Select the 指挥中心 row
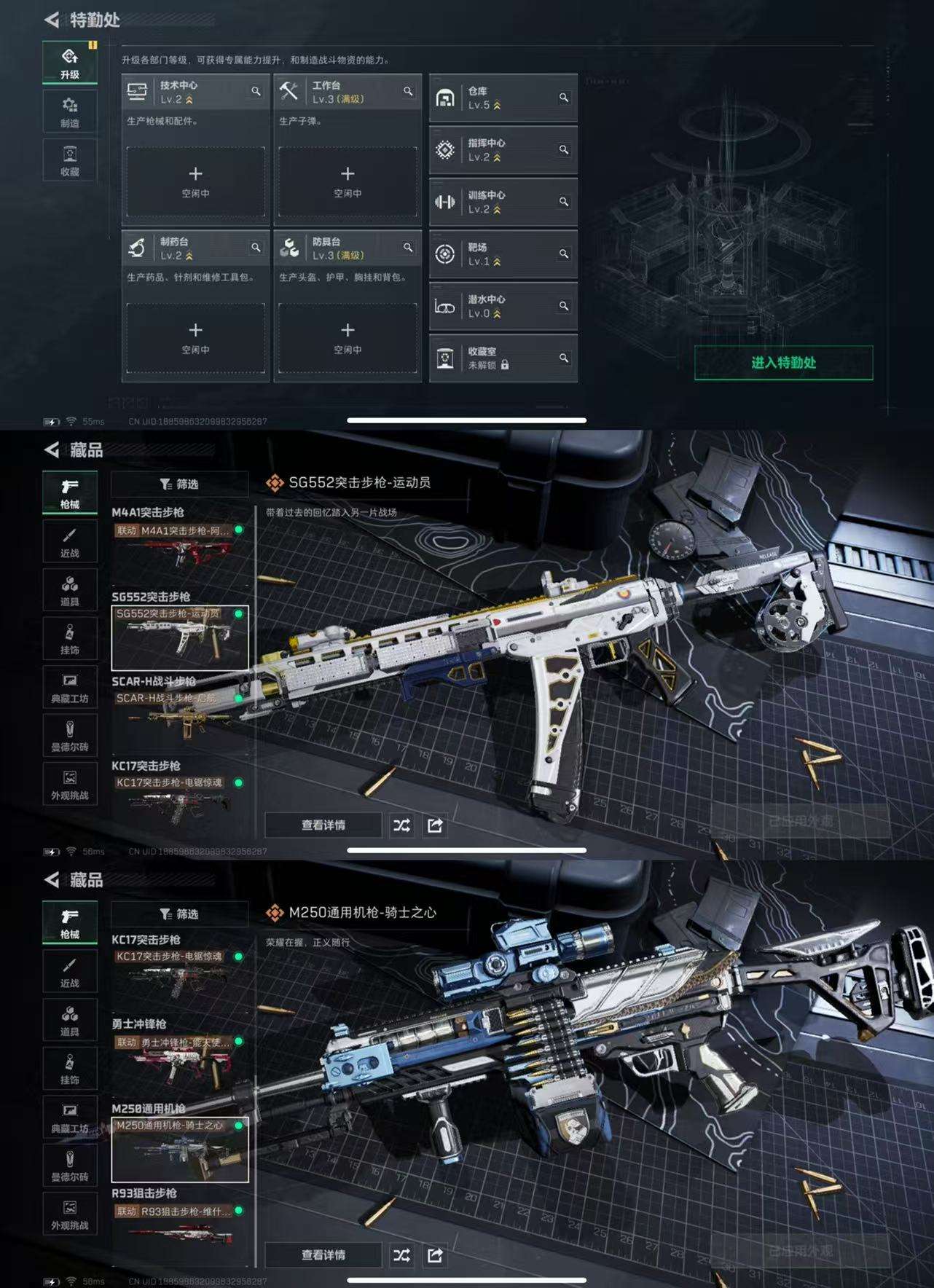The height and width of the screenshot is (1288, 934). click(503, 150)
